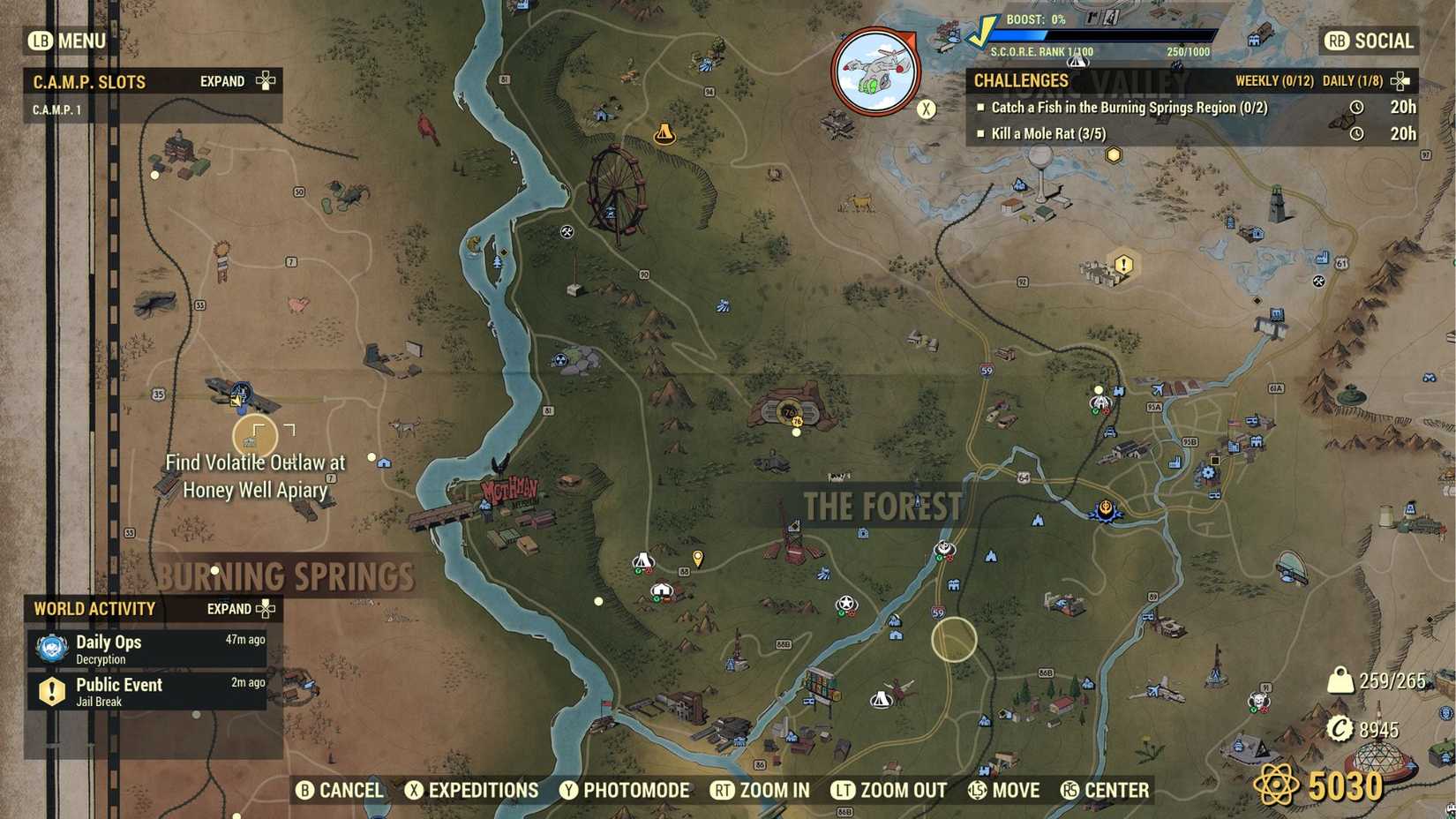
Task: Open the MENU with LB
Action: [x=65, y=41]
